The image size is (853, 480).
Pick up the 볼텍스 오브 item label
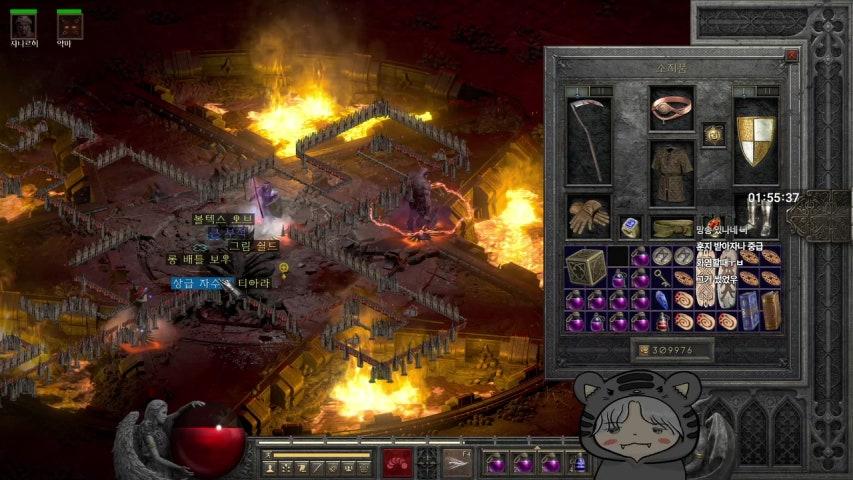click(224, 218)
